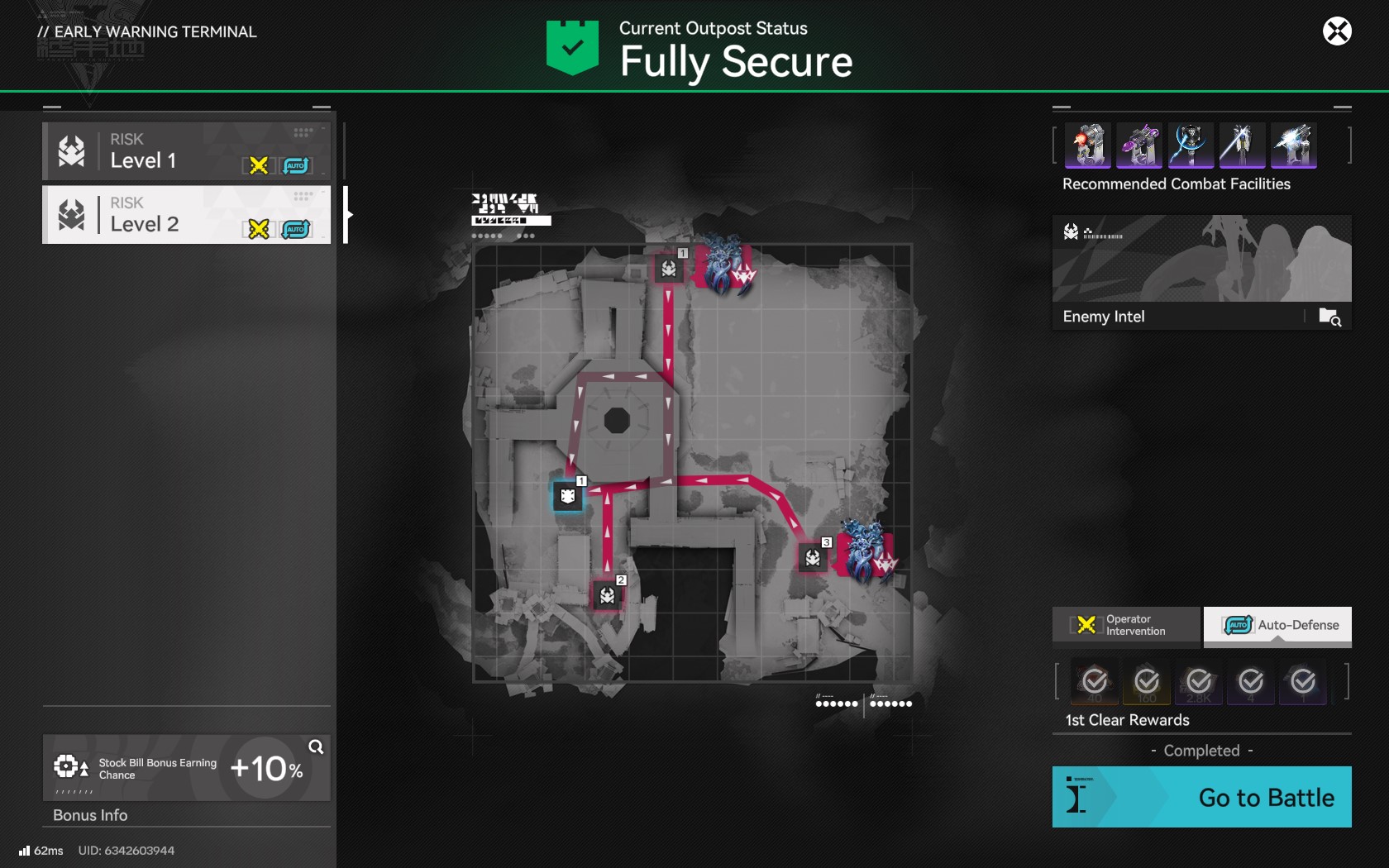Inspect Stock Bill Bonus magnifier icon
Image resolution: width=1389 pixels, height=868 pixels.
(x=316, y=747)
